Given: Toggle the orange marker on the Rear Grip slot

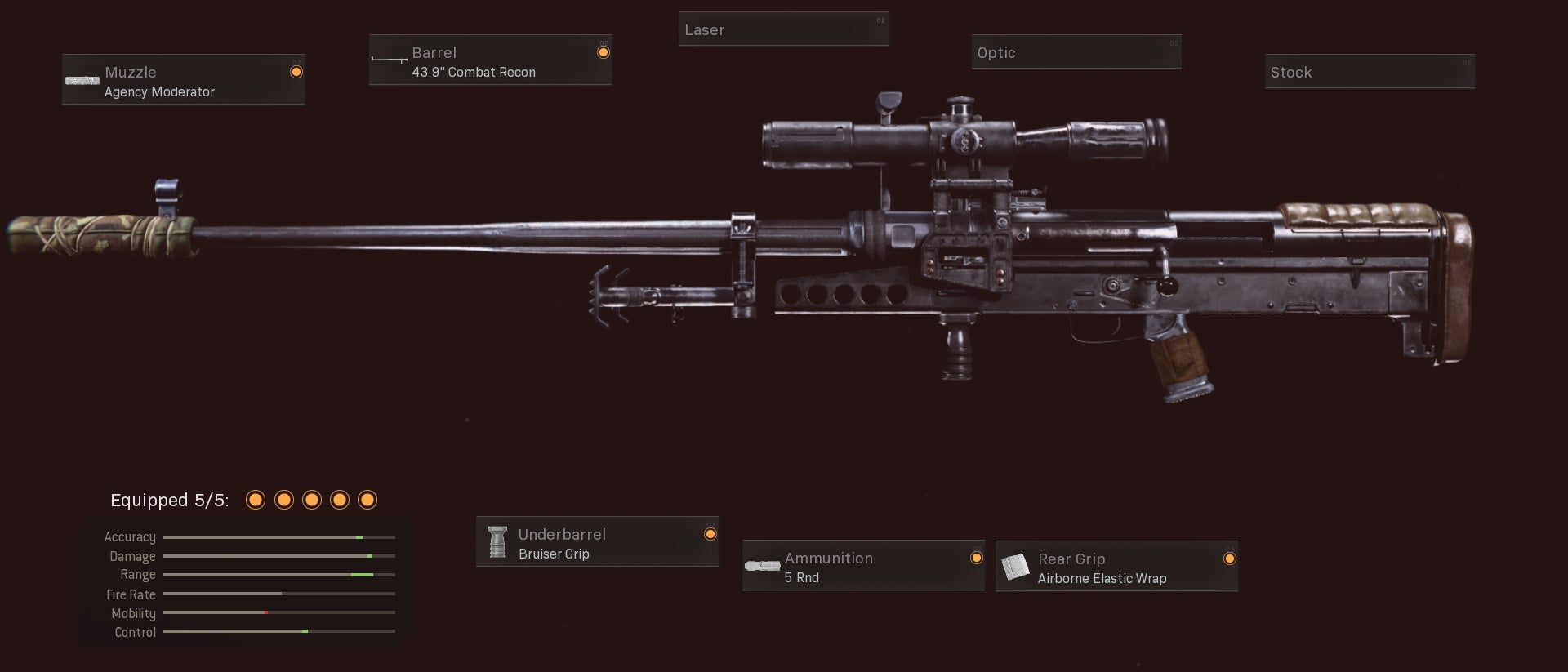Looking at the screenshot, I should (x=1230, y=558).
